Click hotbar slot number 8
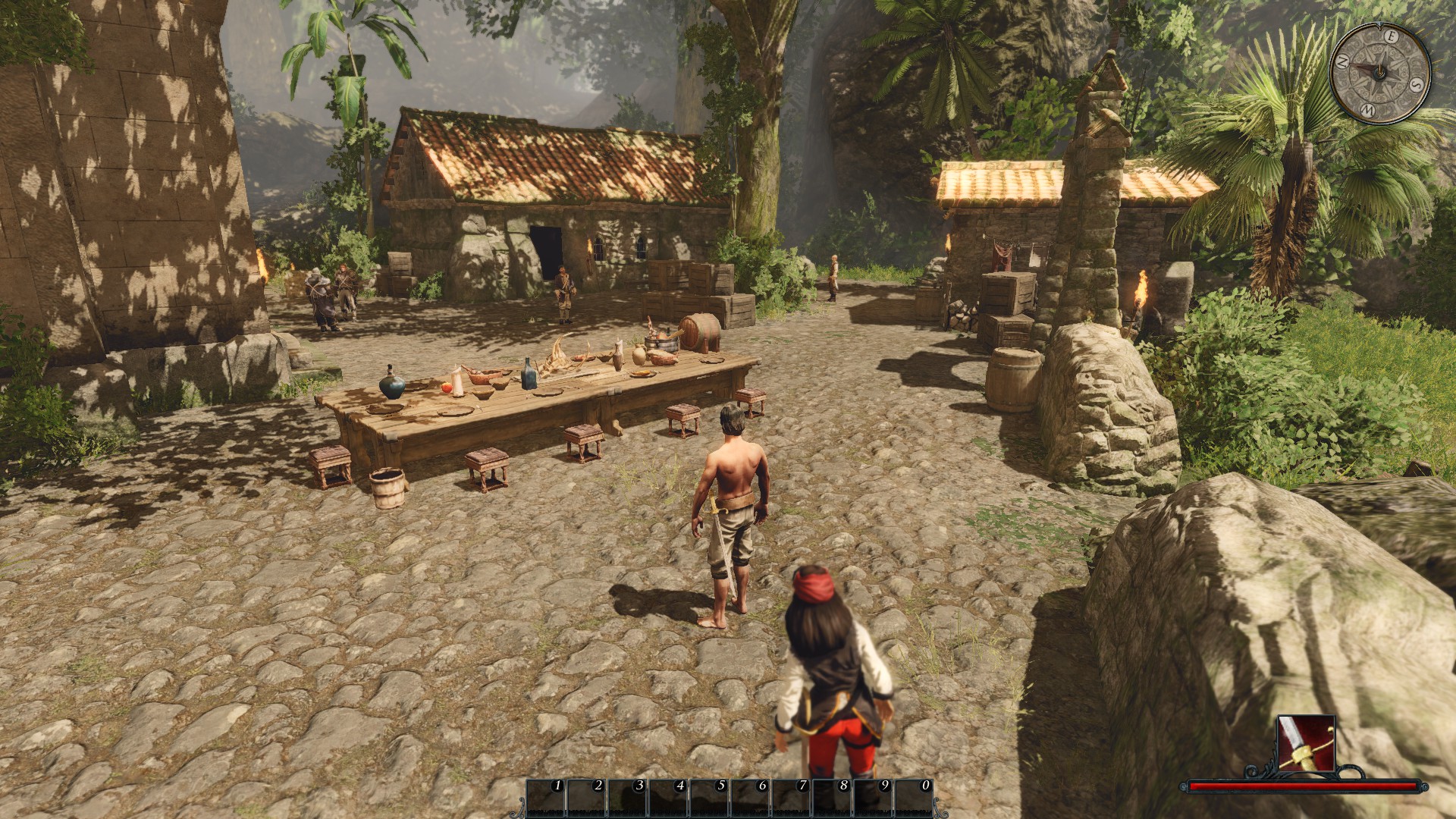Viewport: 1456px width, 819px height. 833,797
